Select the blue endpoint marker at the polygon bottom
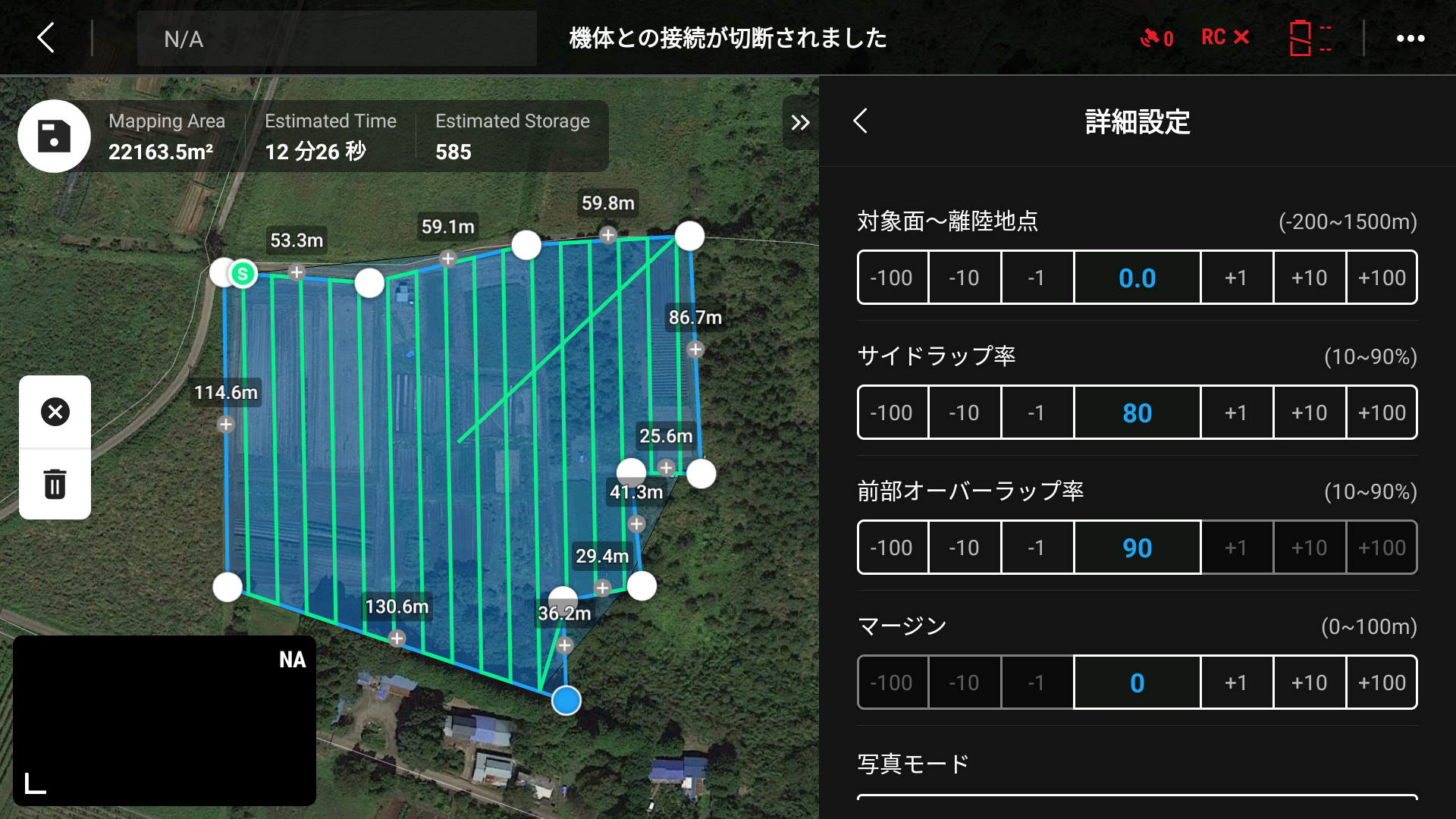This screenshot has width=1456, height=819. point(565,701)
